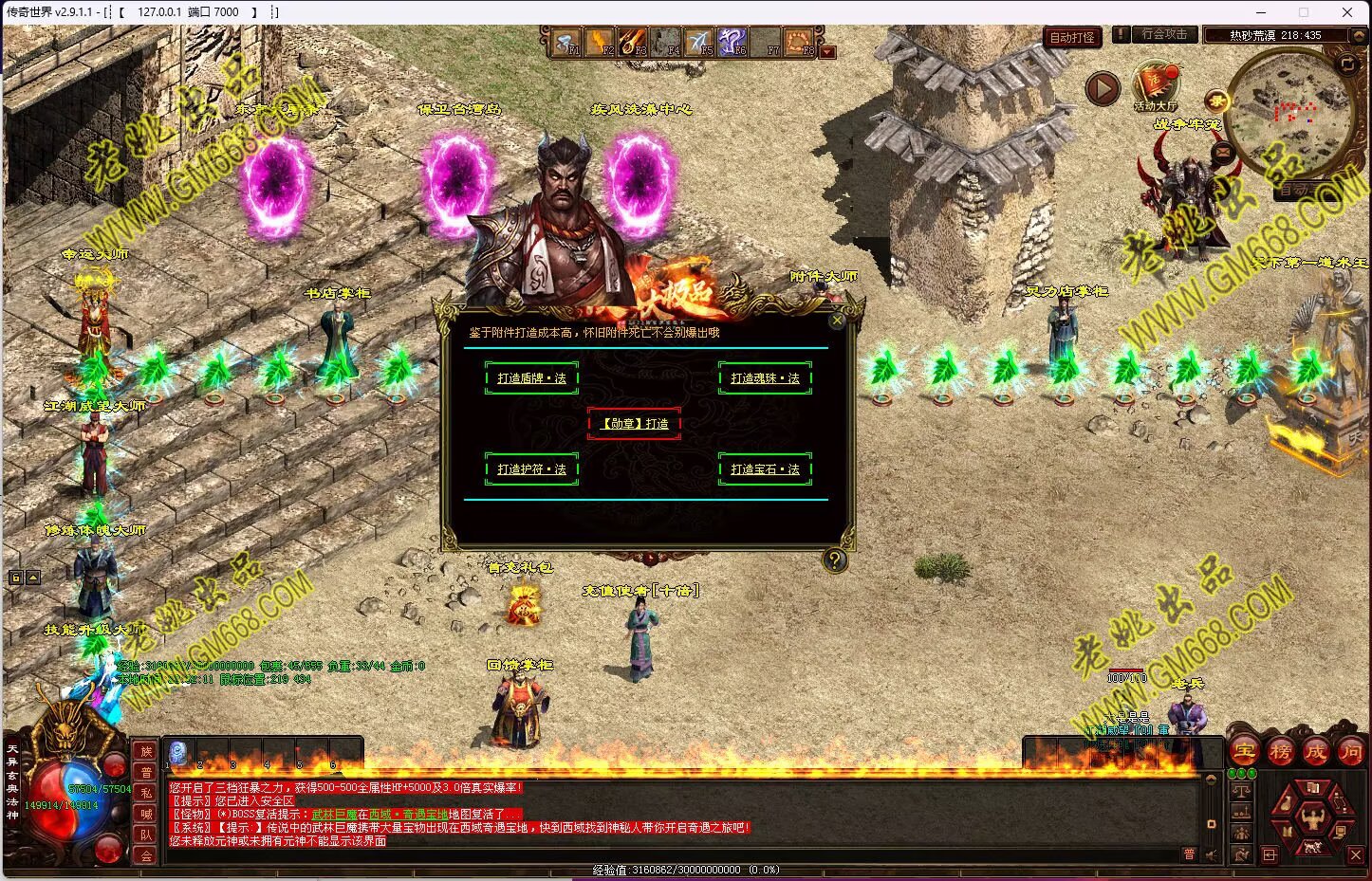
Task: Click the red 【勋章】打造 button
Action: [x=634, y=424]
